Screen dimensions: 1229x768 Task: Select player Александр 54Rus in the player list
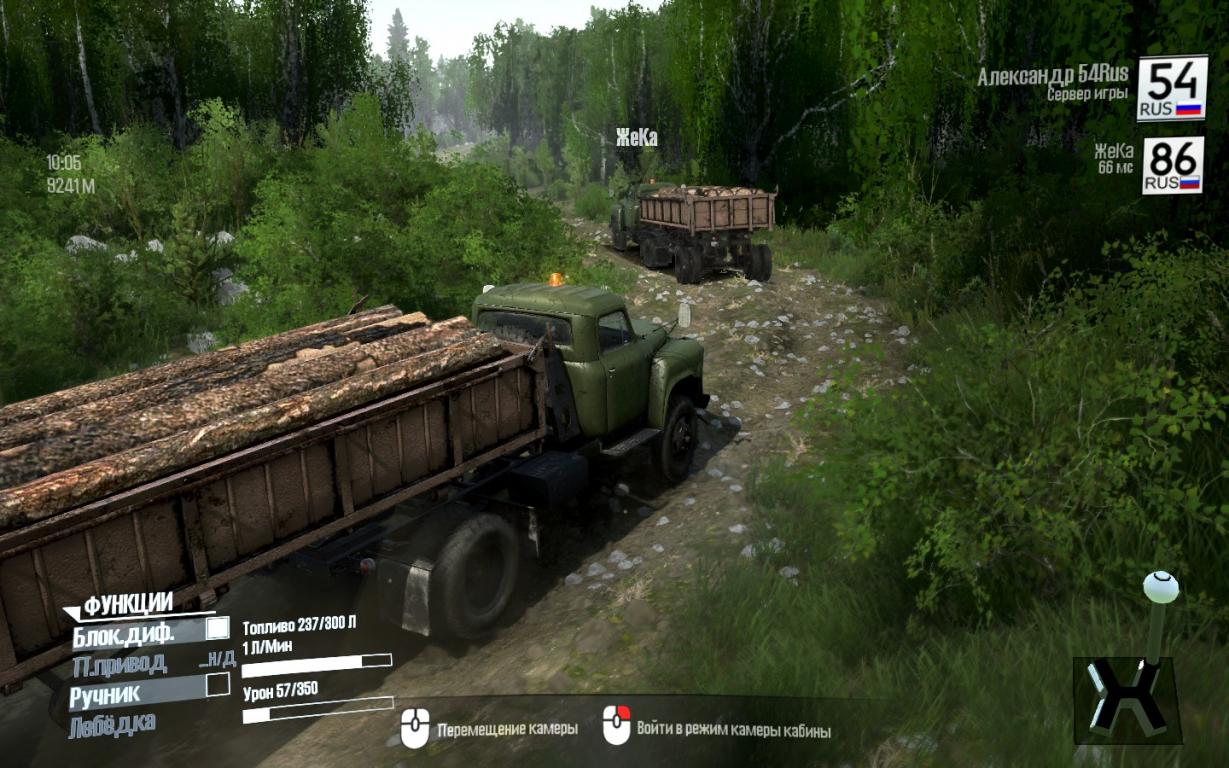(x=1052, y=76)
